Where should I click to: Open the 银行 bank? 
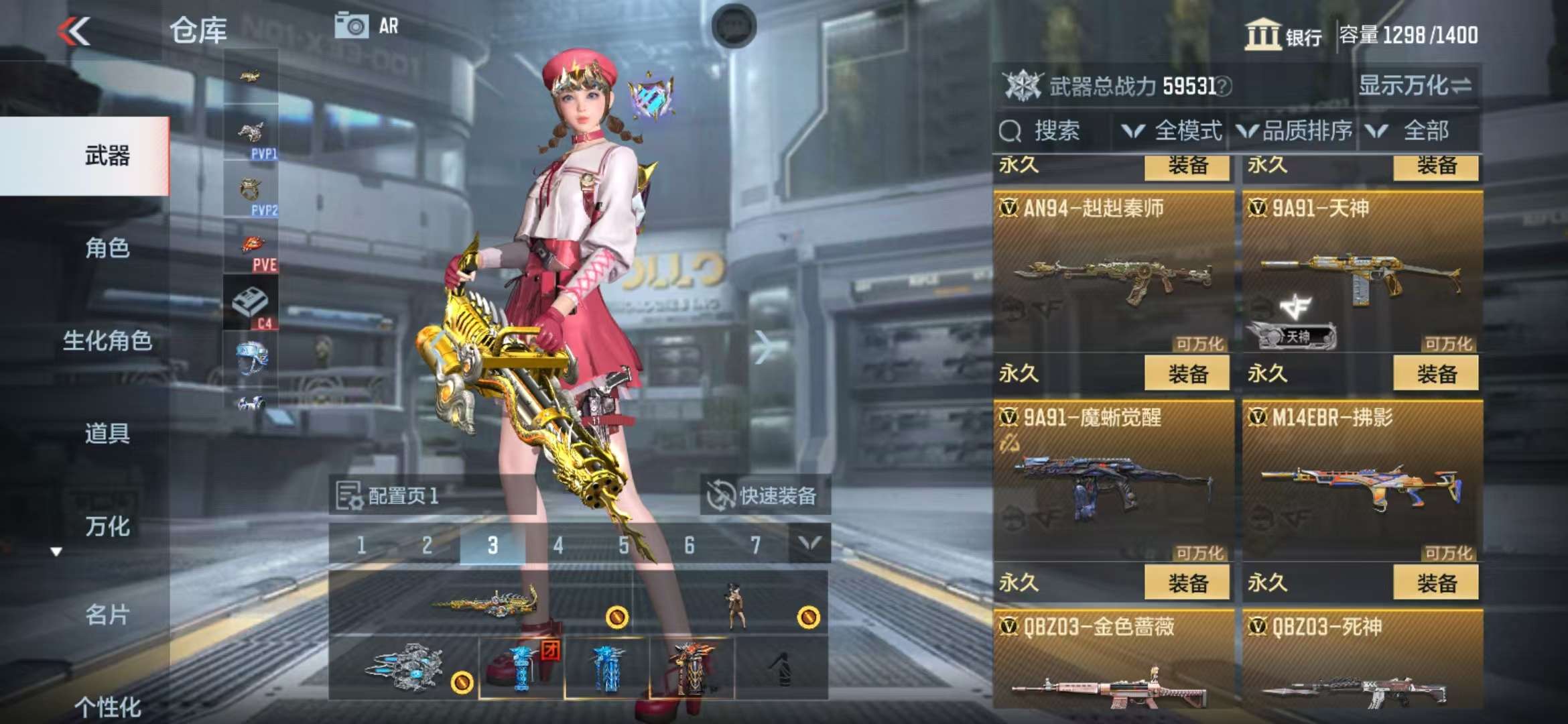pos(1283,35)
